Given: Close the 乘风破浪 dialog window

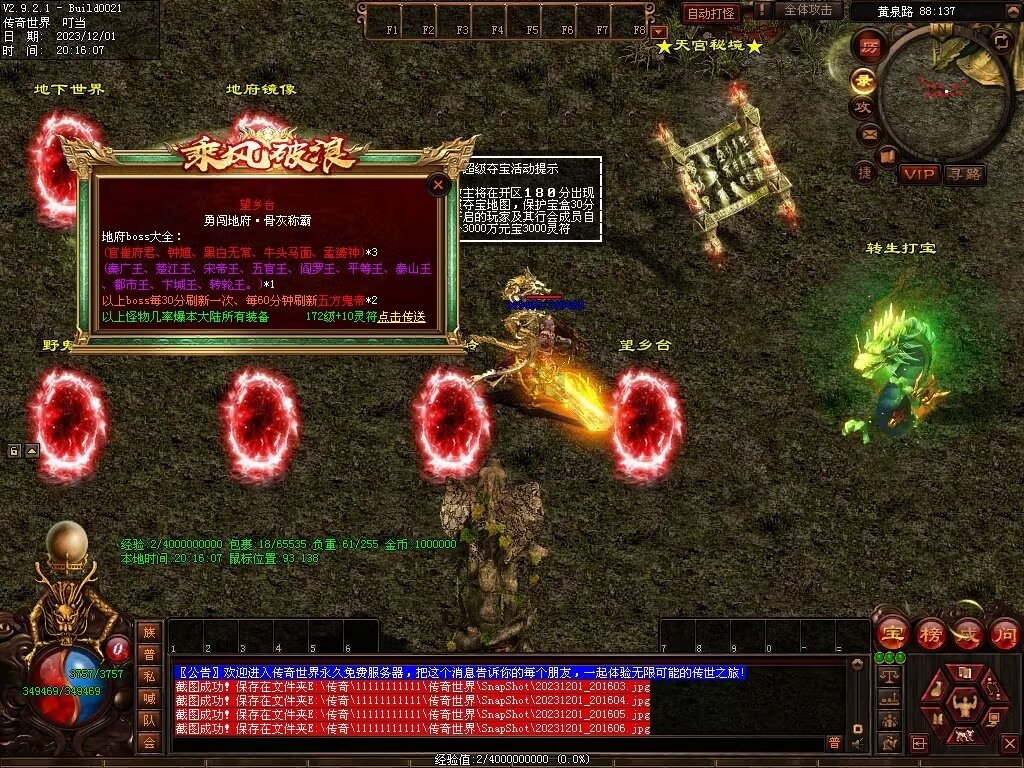Looking at the screenshot, I should pos(438,184).
